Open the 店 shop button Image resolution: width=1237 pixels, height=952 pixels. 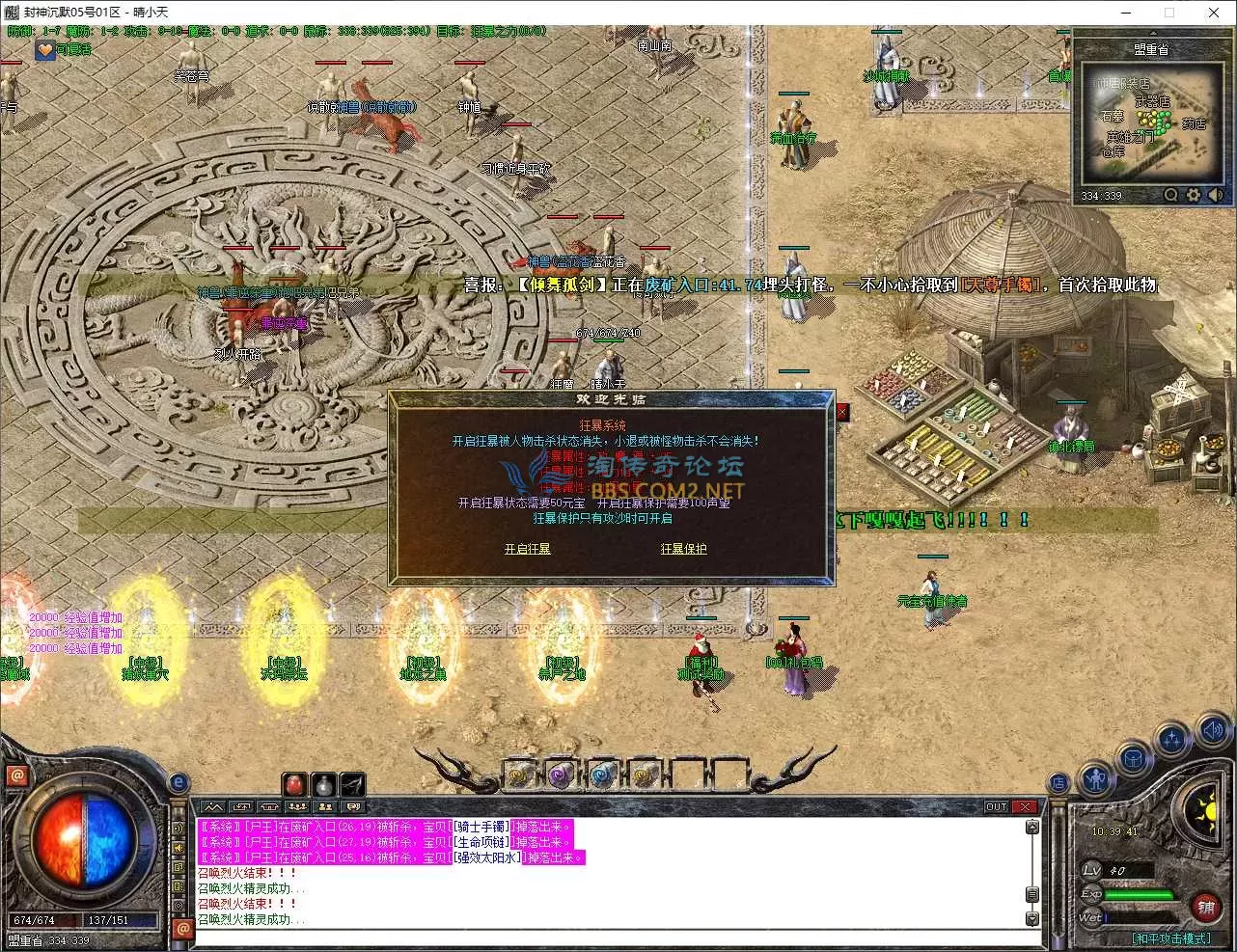tap(1058, 782)
